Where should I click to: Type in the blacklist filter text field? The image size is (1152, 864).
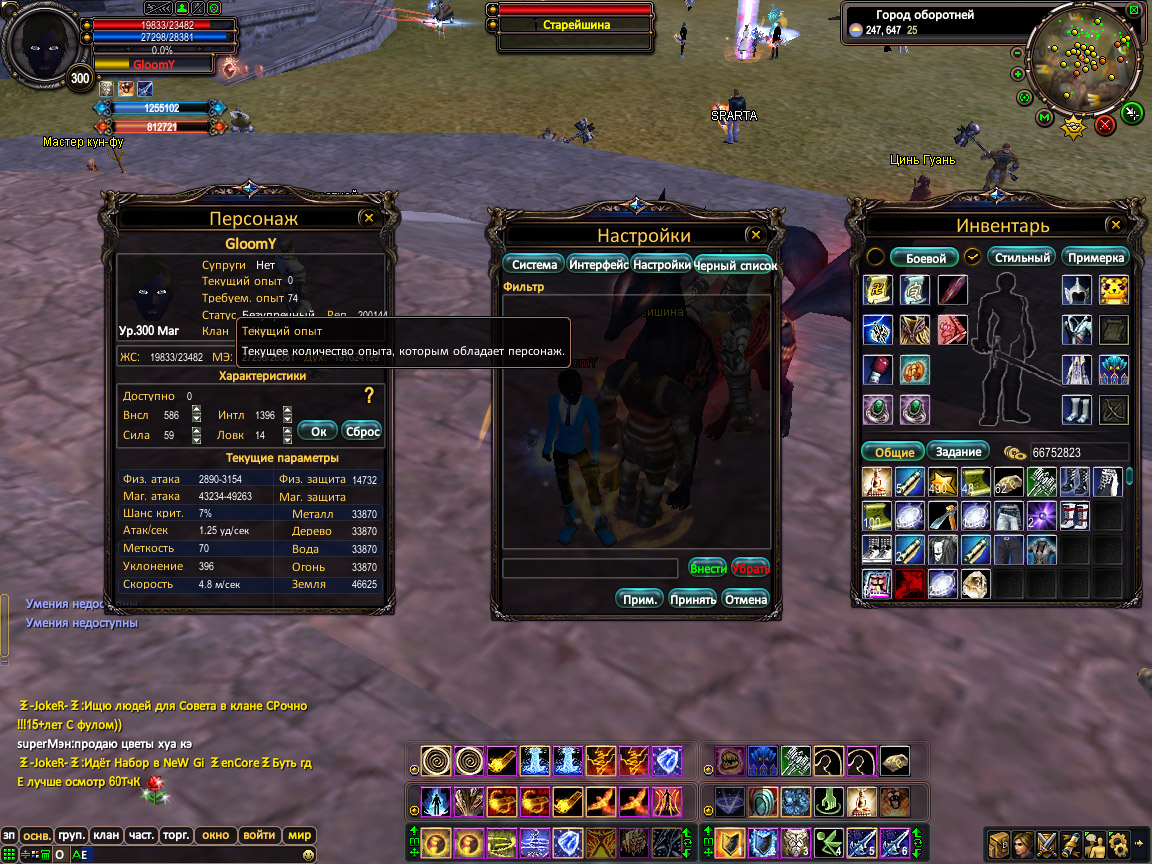591,568
